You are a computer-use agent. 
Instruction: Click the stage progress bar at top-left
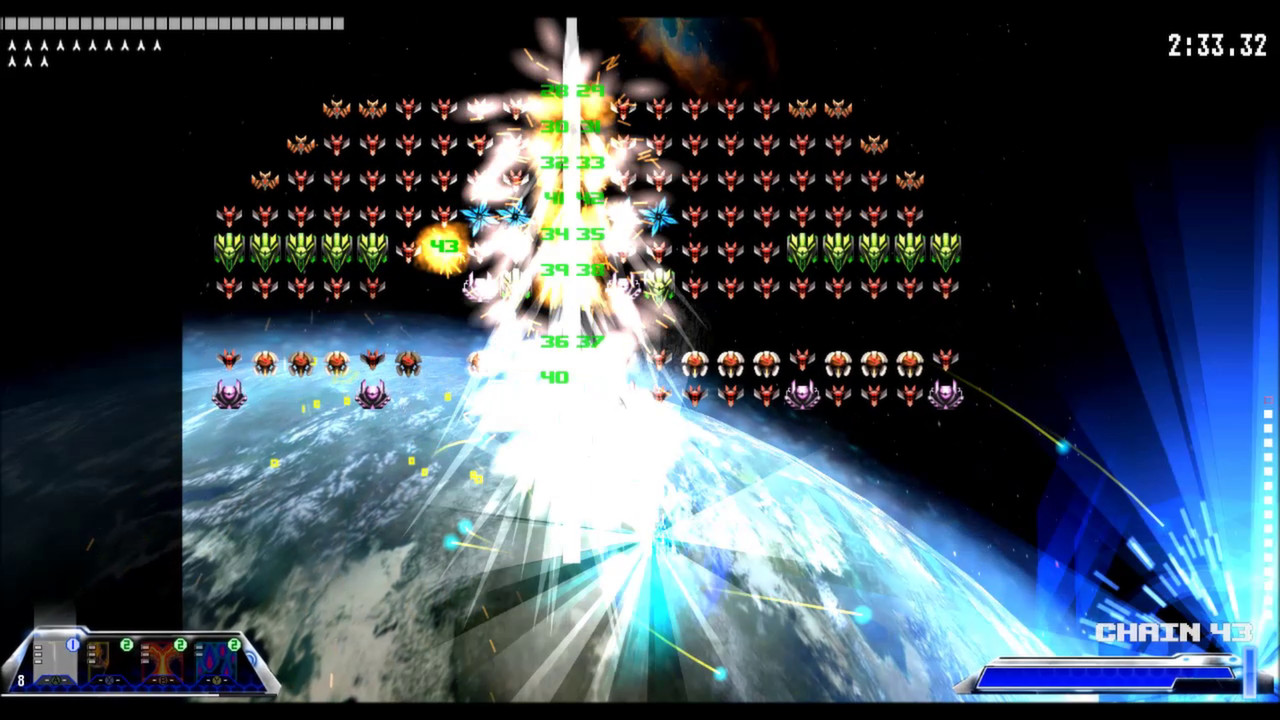(x=170, y=24)
